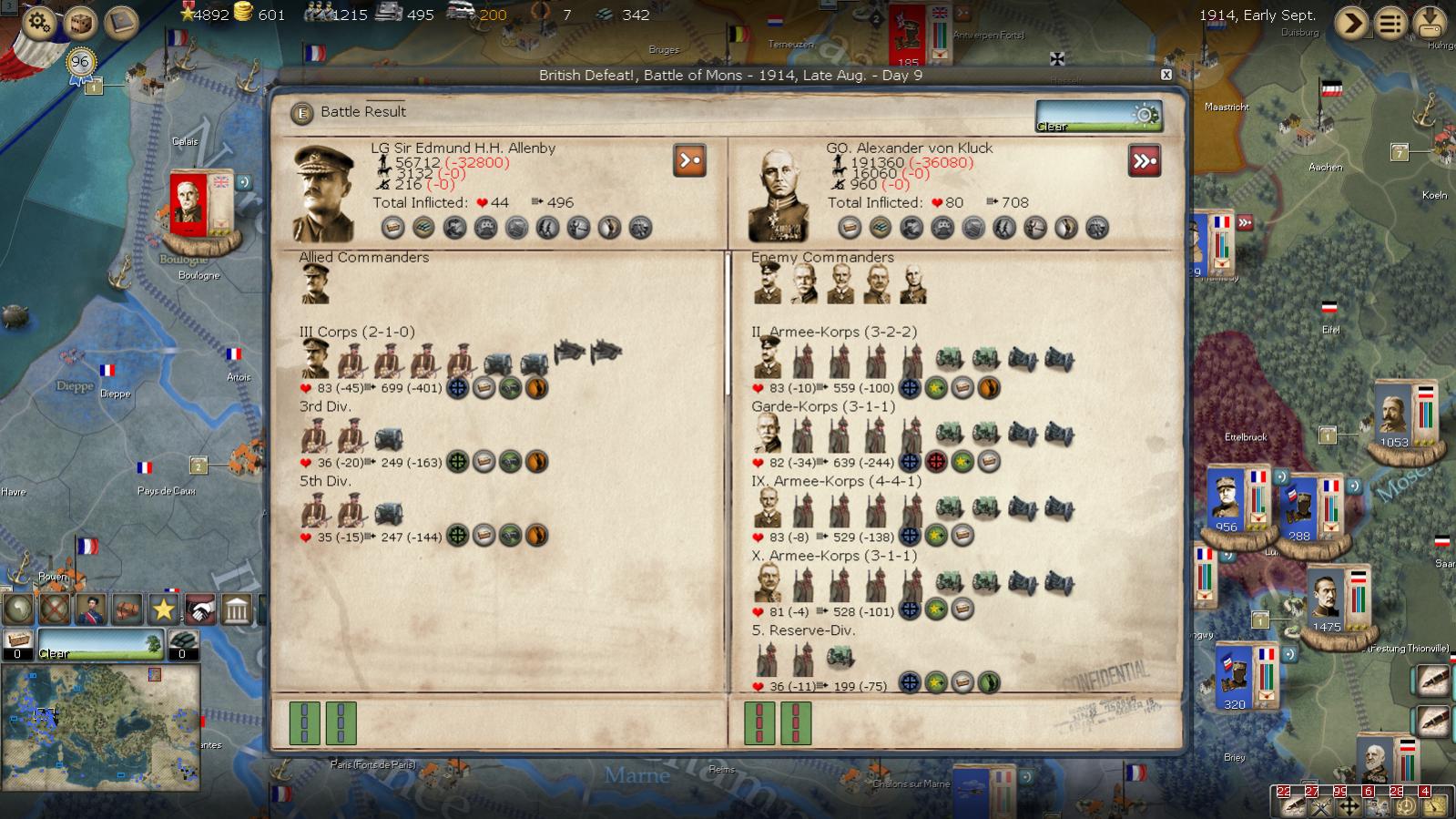Select von Kluck's commander portrait
This screenshot has width=1456, height=819.
779,194
